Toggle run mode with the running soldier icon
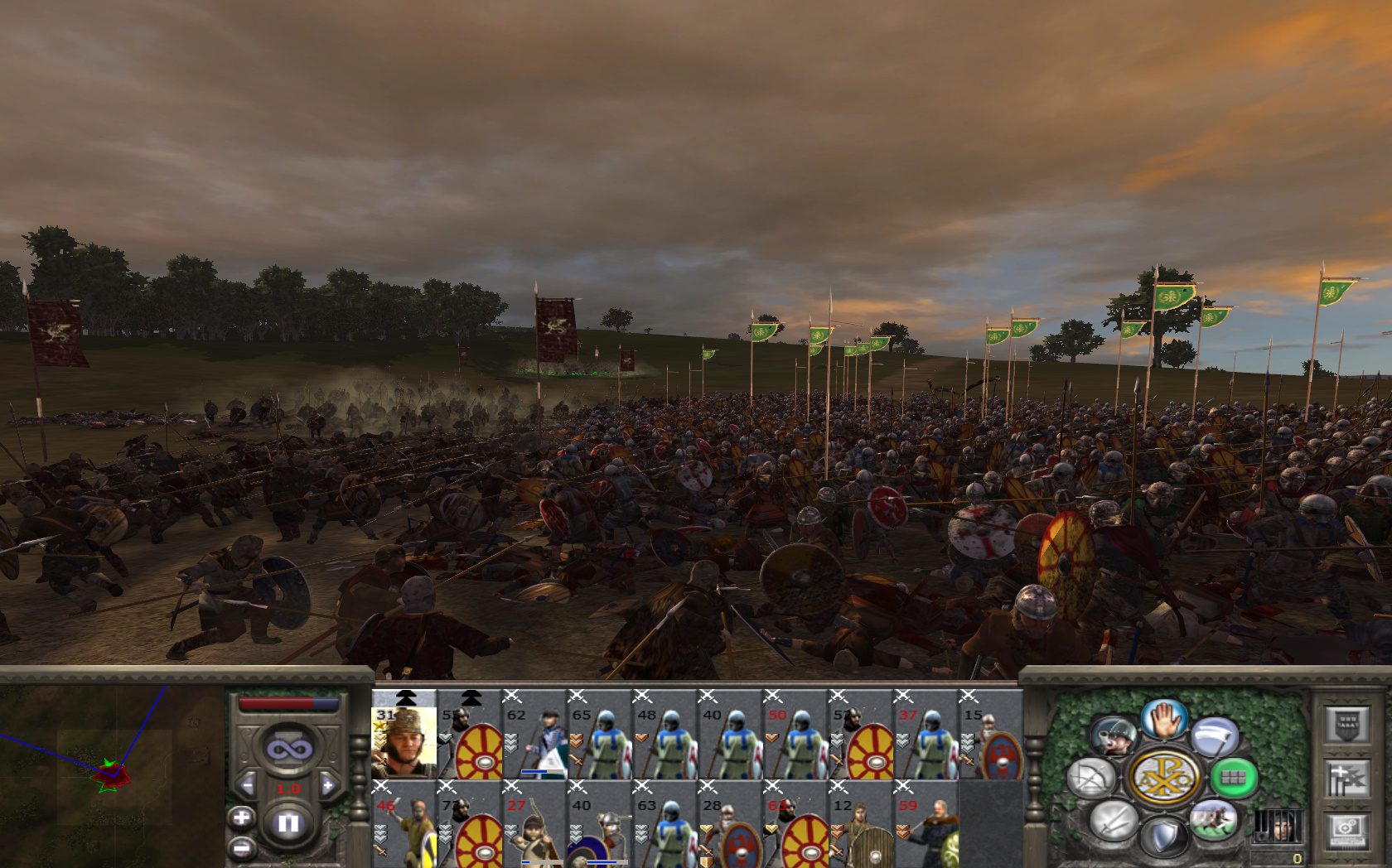The height and width of the screenshot is (868, 1392). (x=1214, y=819)
